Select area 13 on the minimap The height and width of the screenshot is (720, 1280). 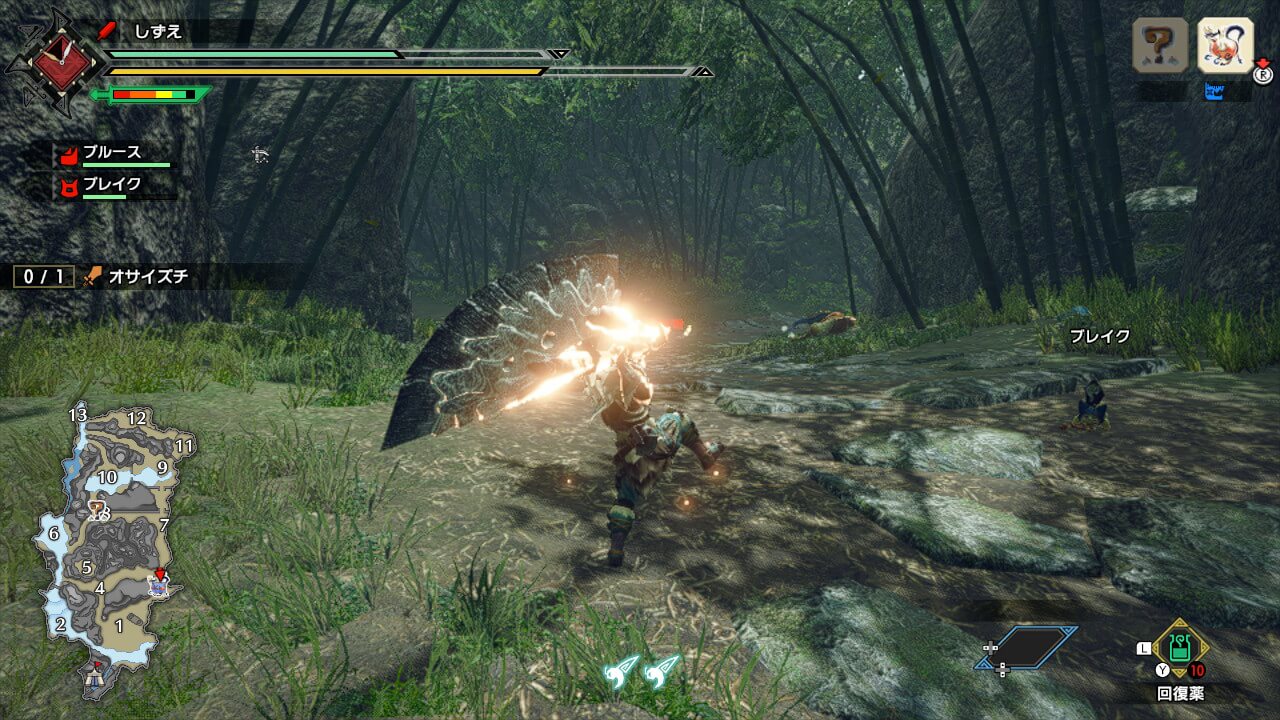pyautogui.click(x=78, y=414)
